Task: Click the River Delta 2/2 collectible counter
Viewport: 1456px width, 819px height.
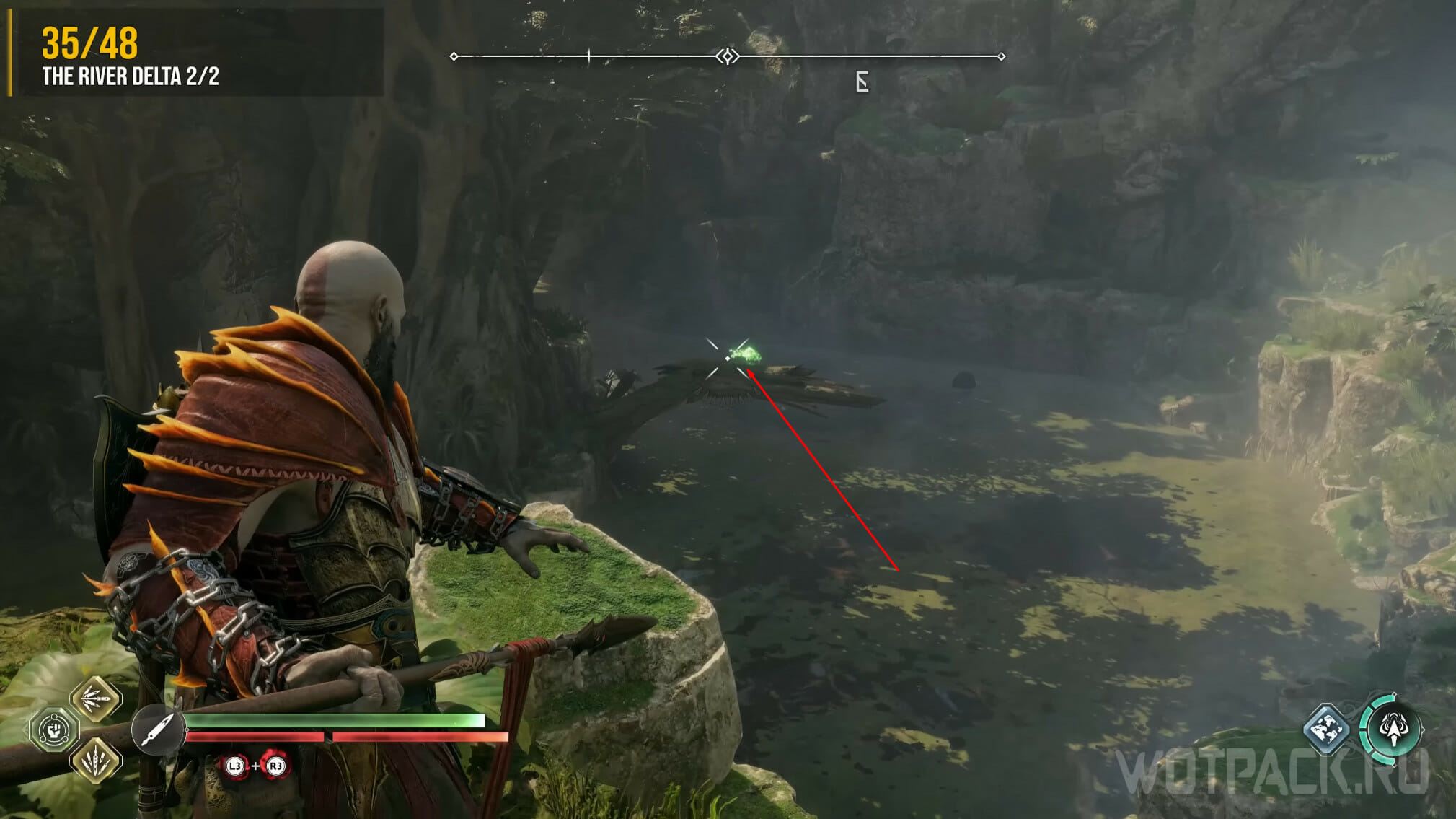Action: pos(131,76)
